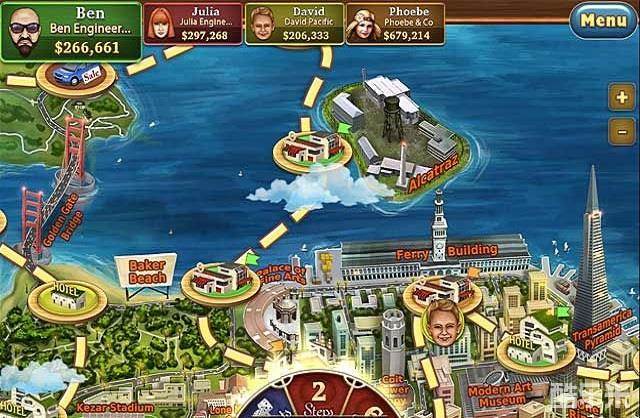Select David's player panel
Viewport: 640px width, 418px height.
[x=294, y=22]
